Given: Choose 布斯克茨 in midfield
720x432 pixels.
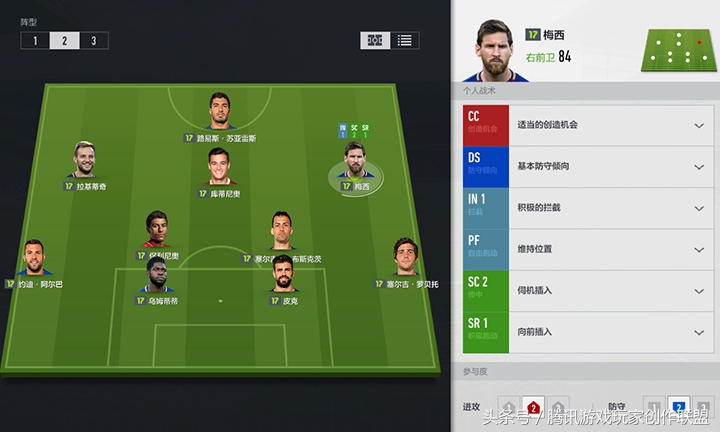Looking at the screenshot, I should (x=284, y=233).
